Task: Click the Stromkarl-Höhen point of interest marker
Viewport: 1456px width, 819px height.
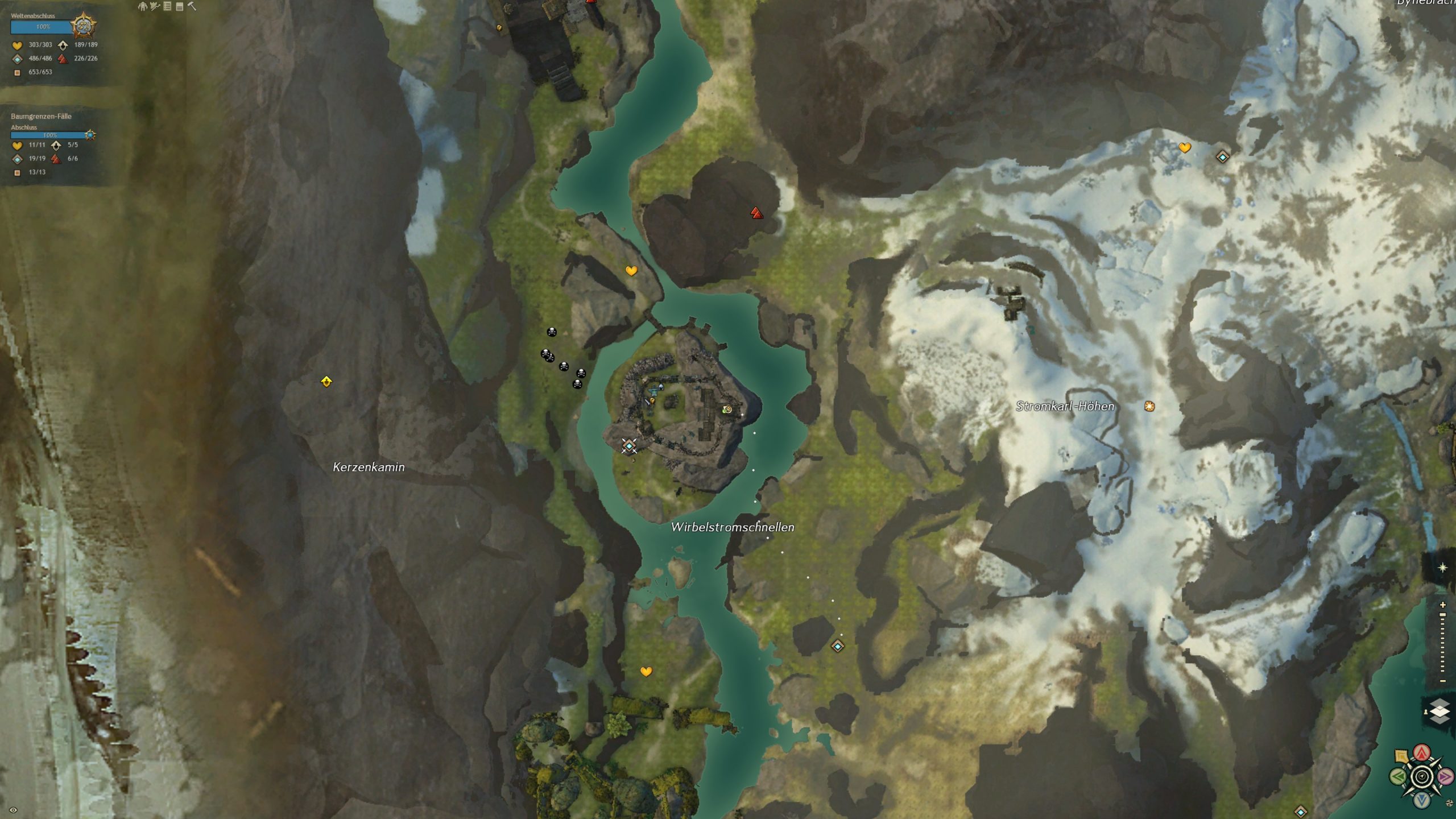Action: tap(1149, 406)
